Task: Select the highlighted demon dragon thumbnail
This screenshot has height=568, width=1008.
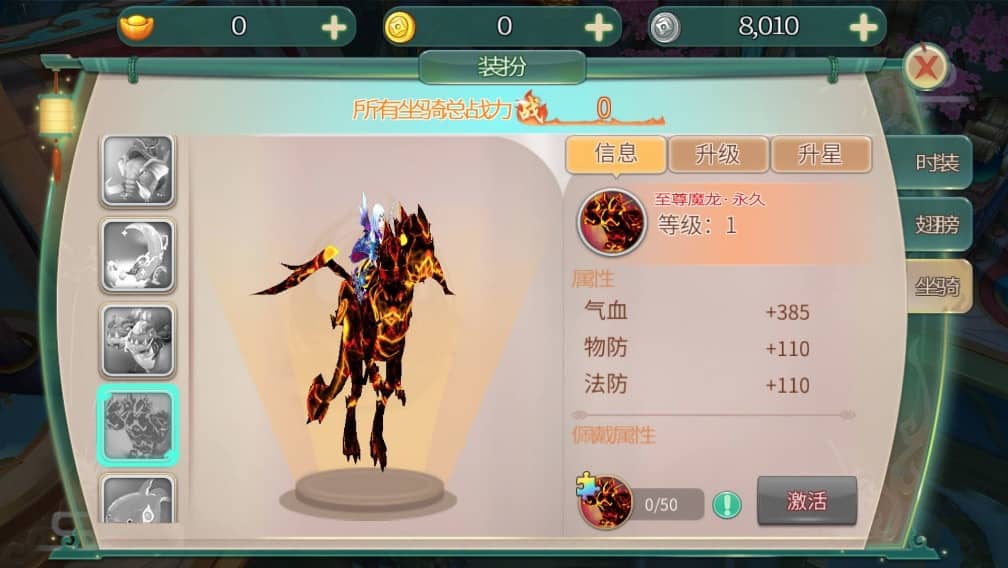Action: point(138,425)
